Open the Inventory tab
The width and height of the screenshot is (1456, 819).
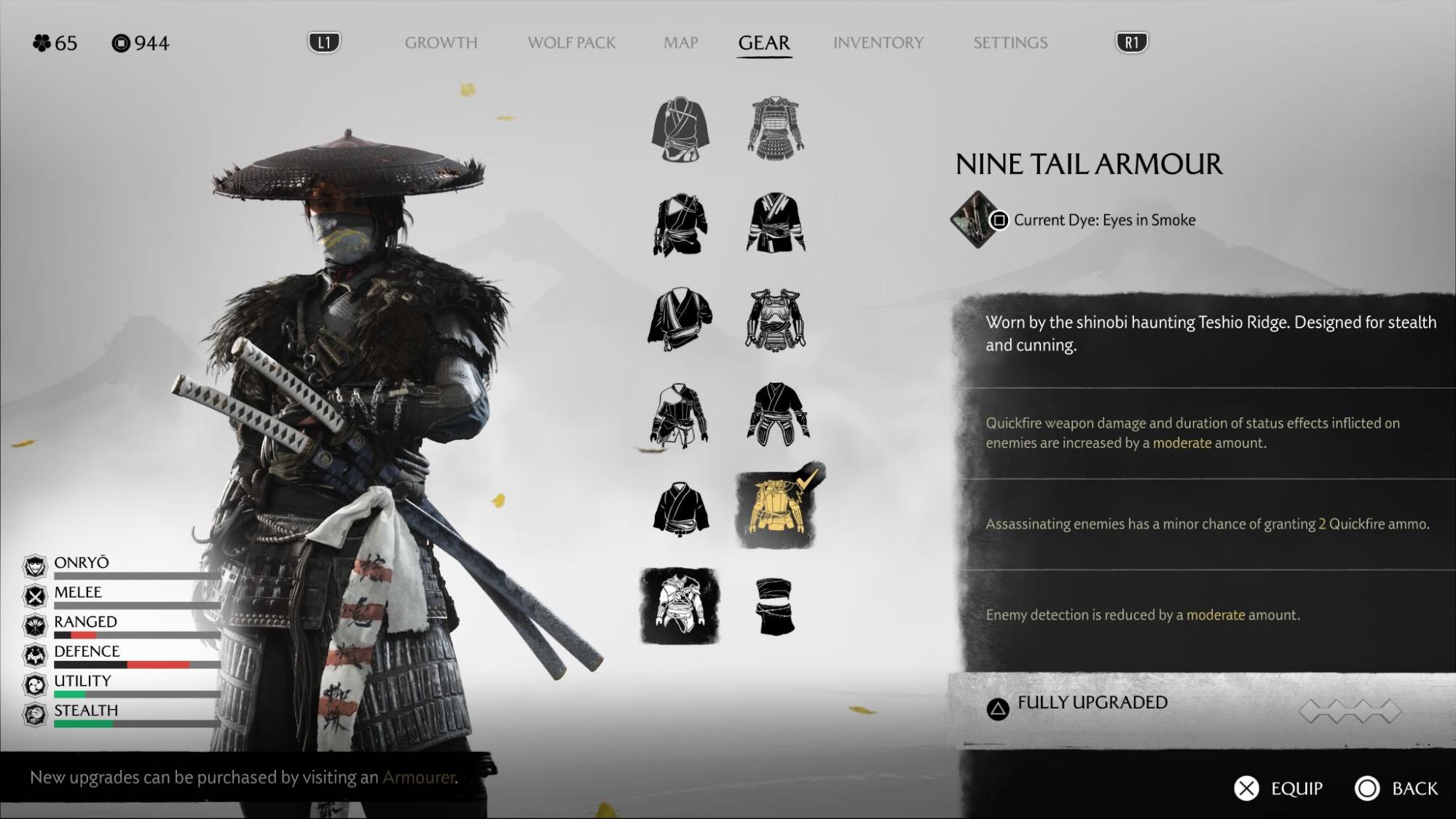[878, 43]
